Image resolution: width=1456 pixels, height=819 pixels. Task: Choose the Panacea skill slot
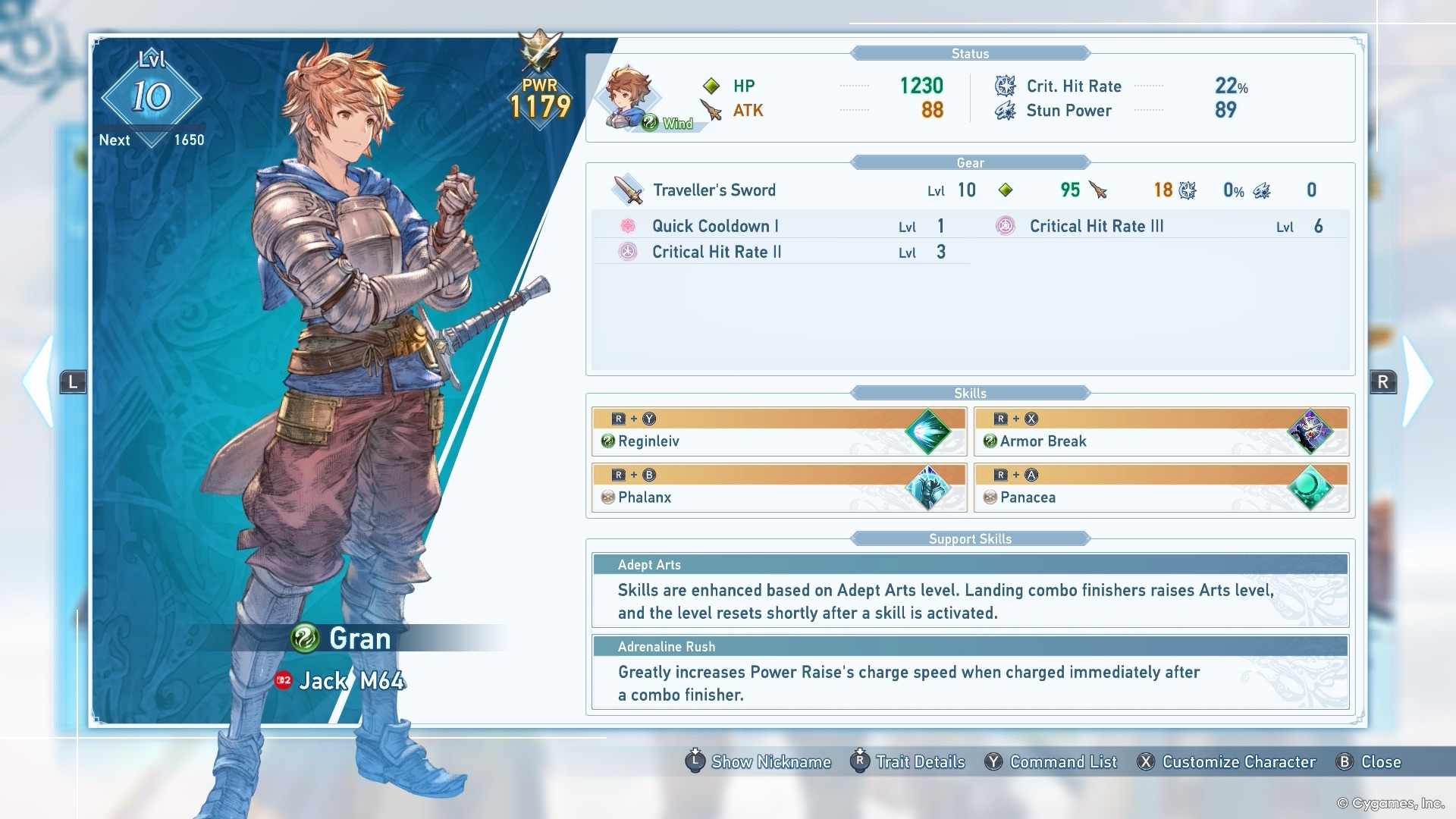(1161, 488)
